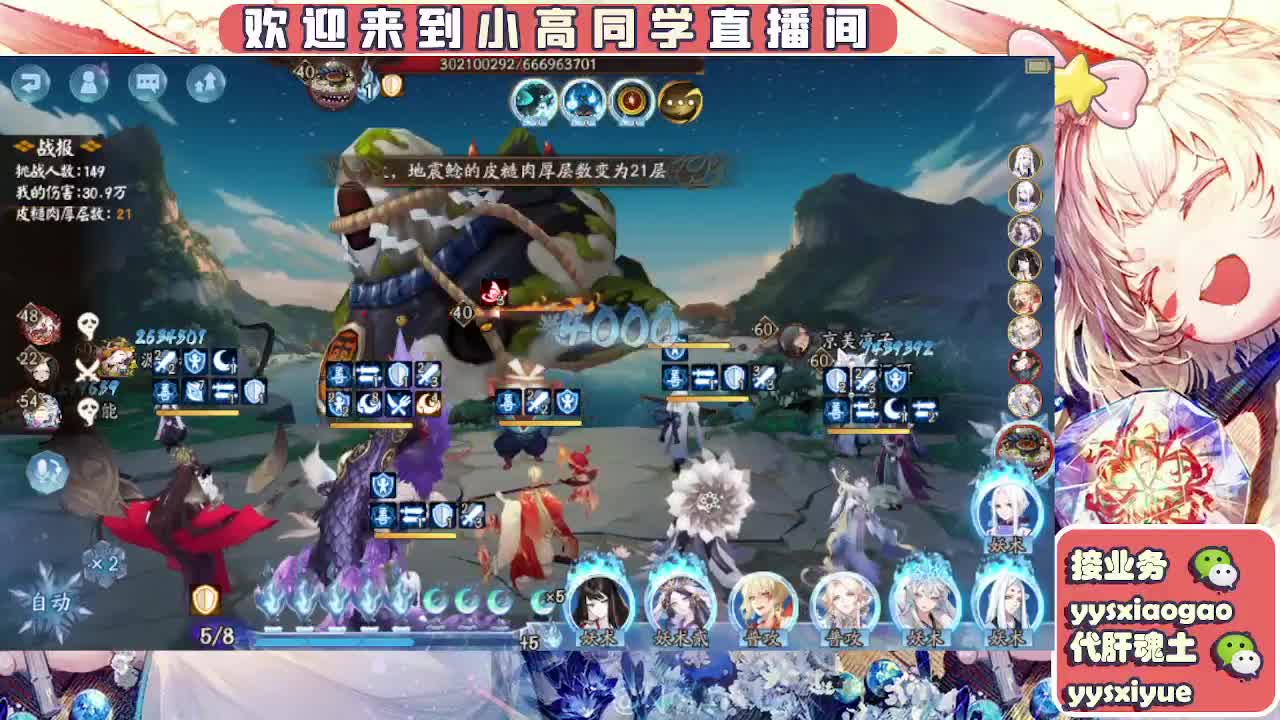The height and width of the screenshot is (720, 1280).
Task: Open the player profile icon
Action: 90,84
